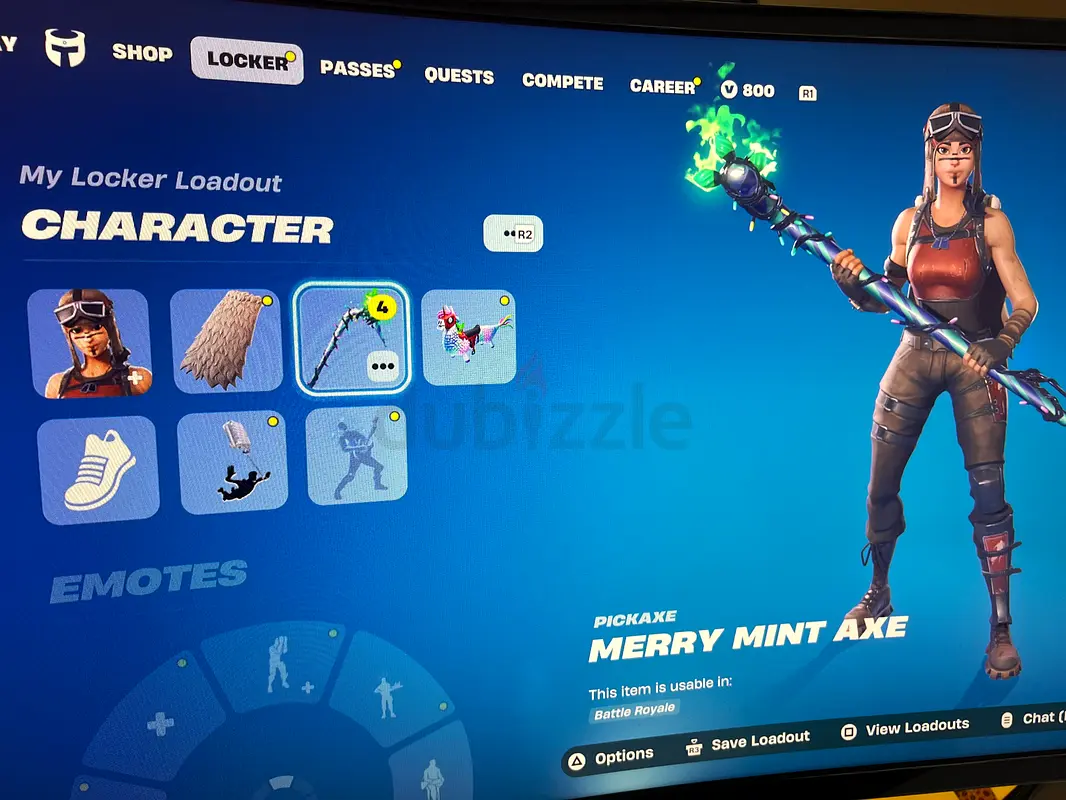Select the Compete tab
The height and width of the screenshot is (800, 1066).
pos(562,82)
